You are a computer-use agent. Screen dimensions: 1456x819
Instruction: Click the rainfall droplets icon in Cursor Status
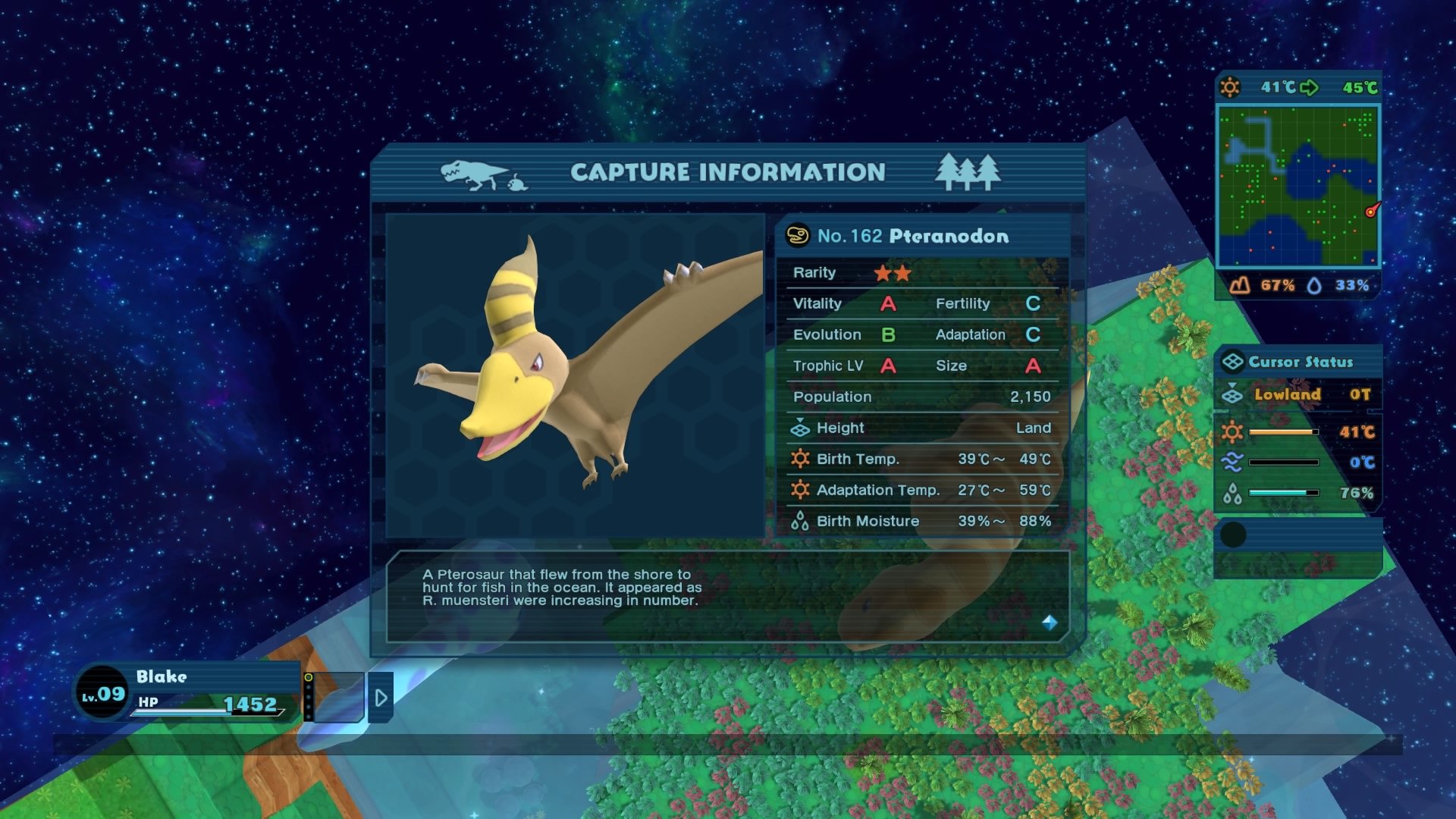click(x=1234, y=493)
